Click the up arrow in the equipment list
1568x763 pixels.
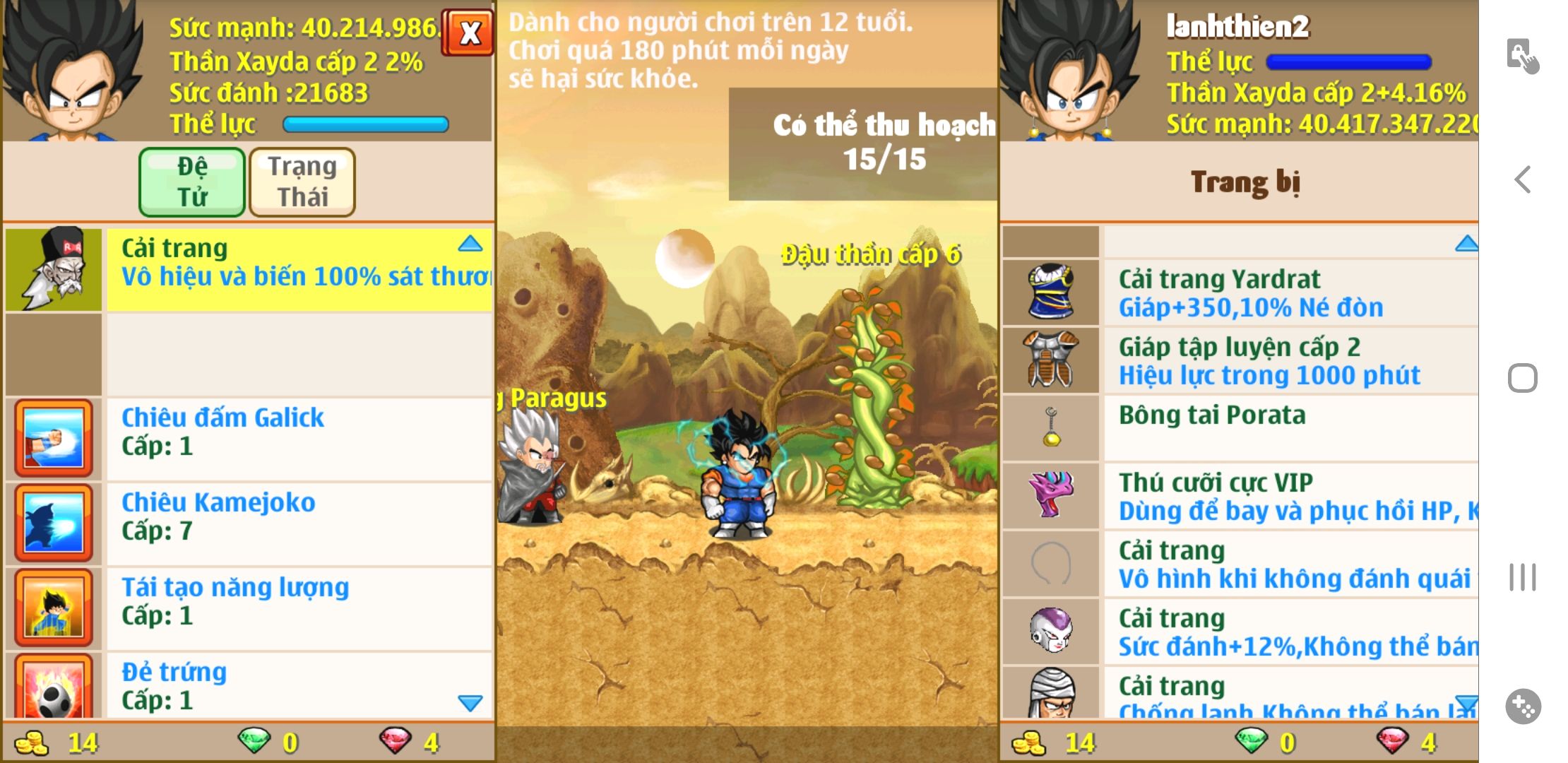(1466, 244)
